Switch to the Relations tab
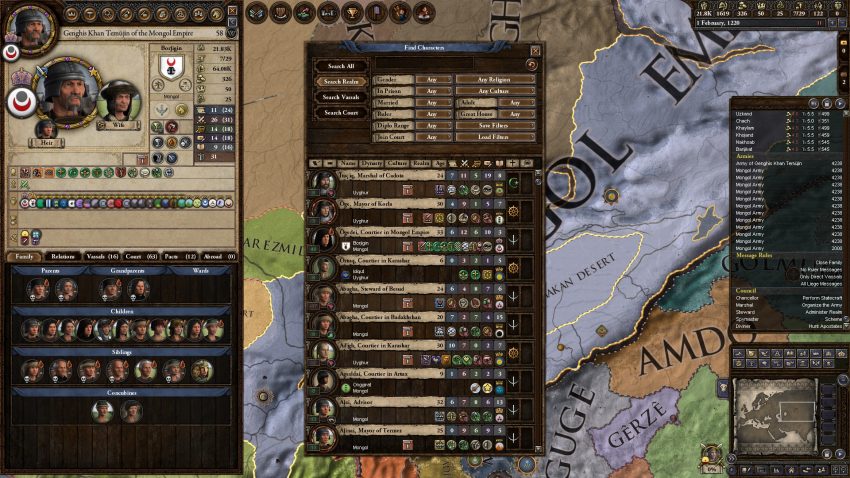 63,257
